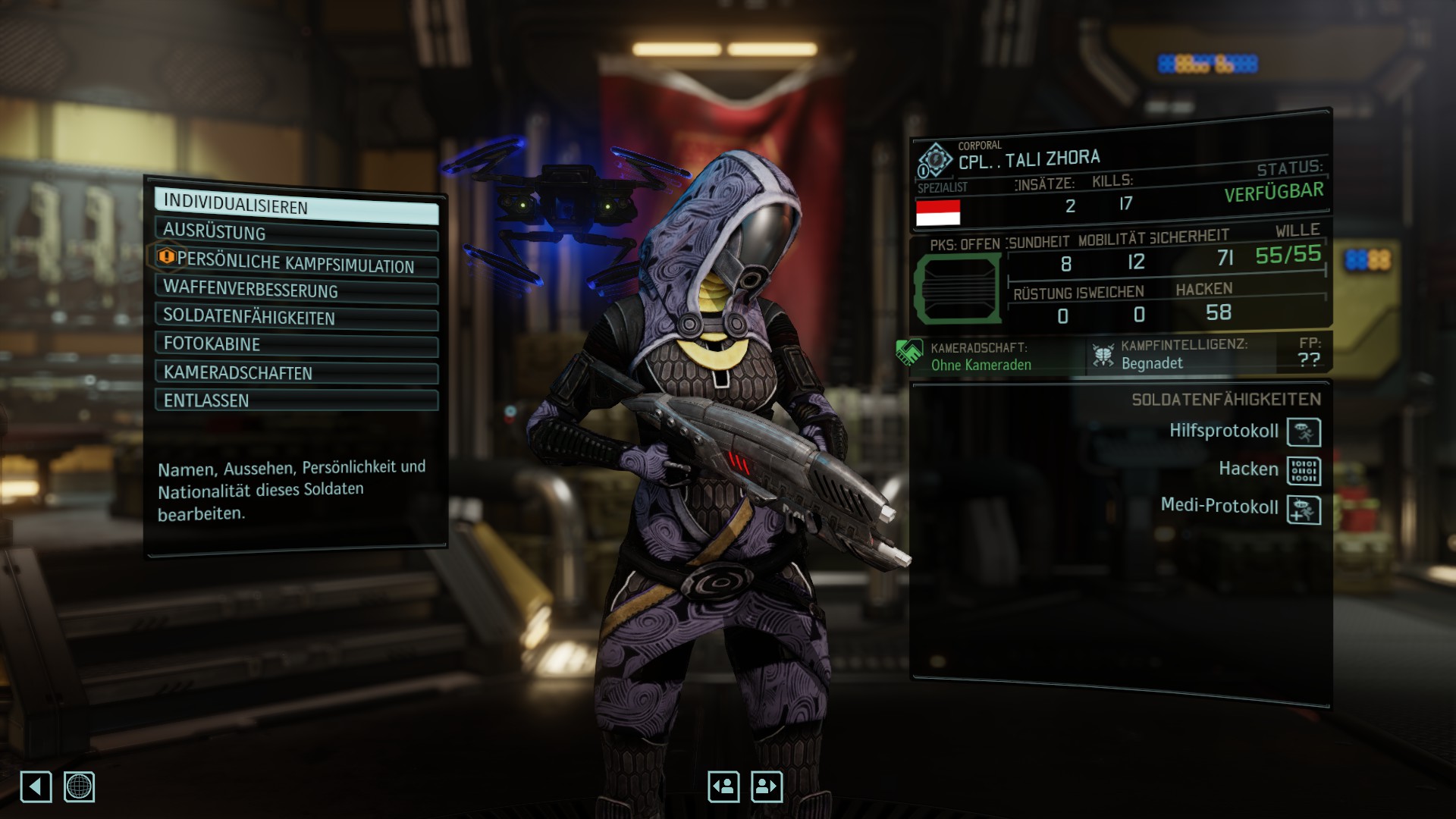This screenshot has width=1456, height=819.
Task: Open the globe icon button
Action: [79, 786]
